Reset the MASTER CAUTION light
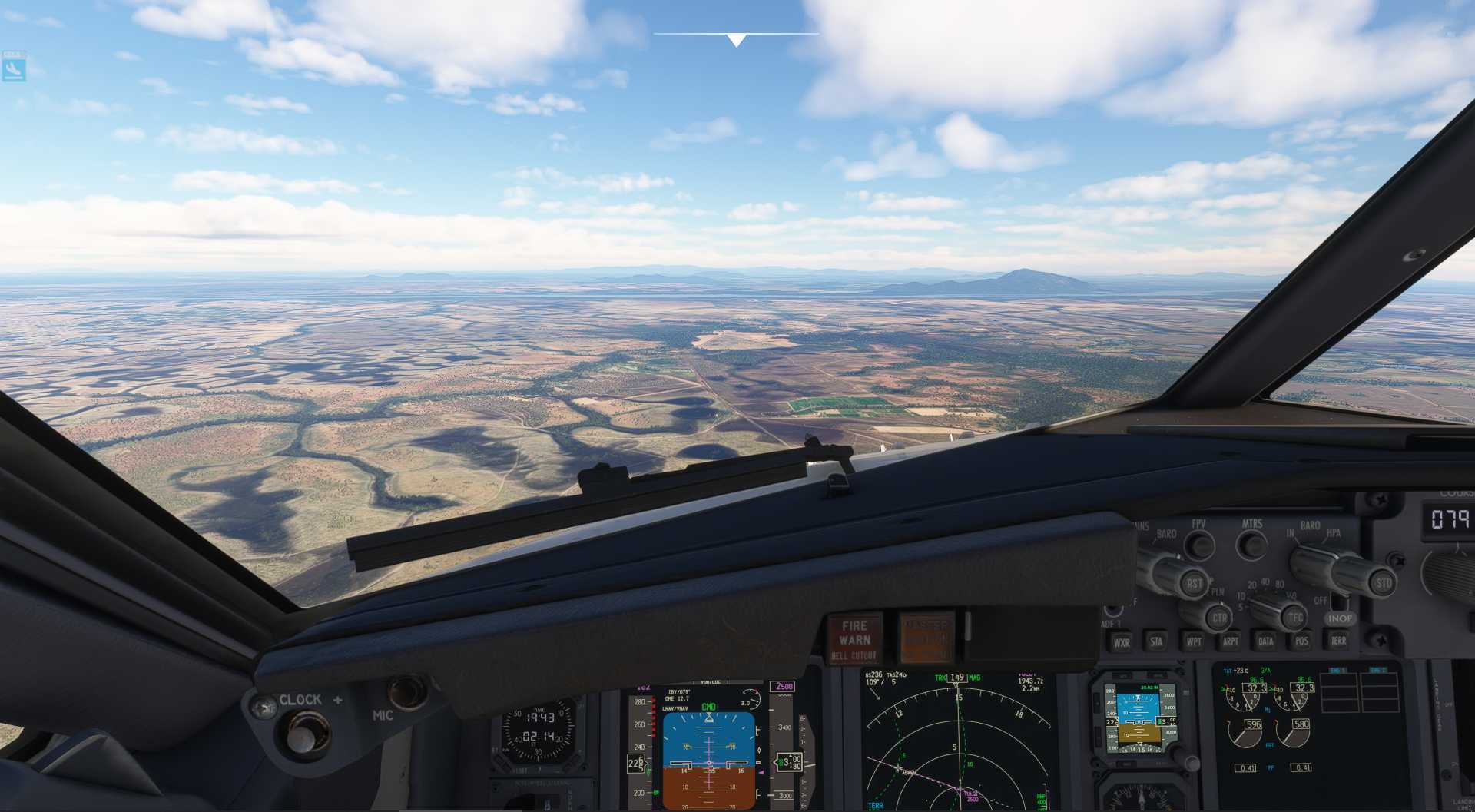Screen dimensions: 1475x812 click(926, 638)
